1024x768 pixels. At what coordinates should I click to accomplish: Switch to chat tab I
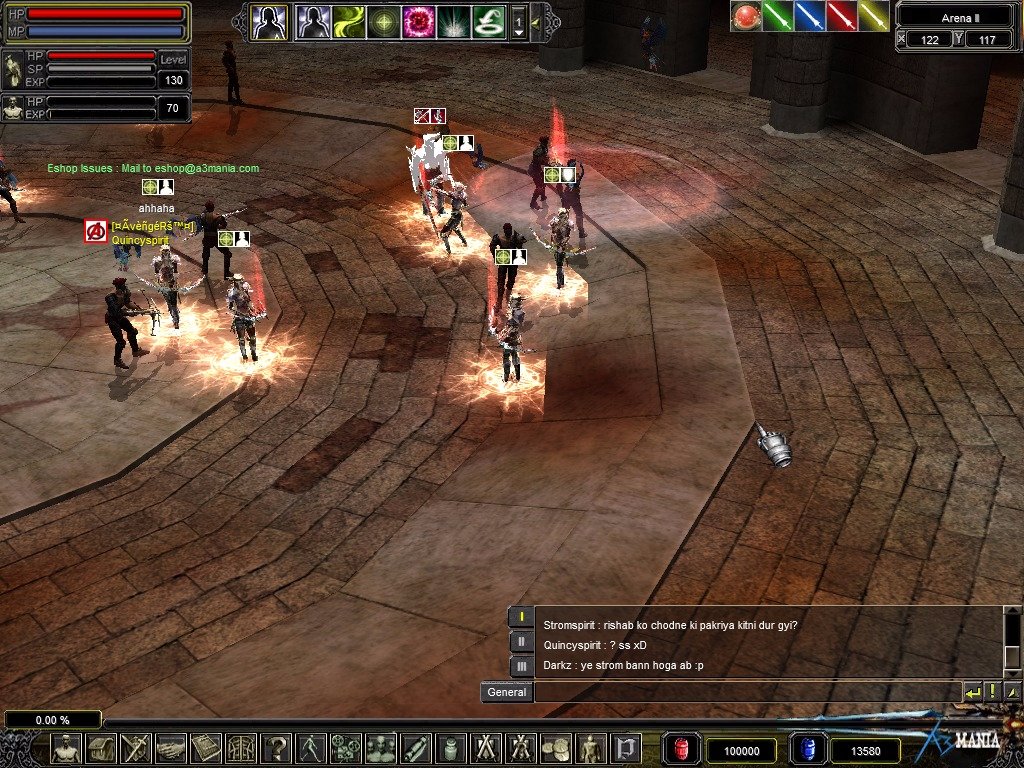tap(521, 617)
